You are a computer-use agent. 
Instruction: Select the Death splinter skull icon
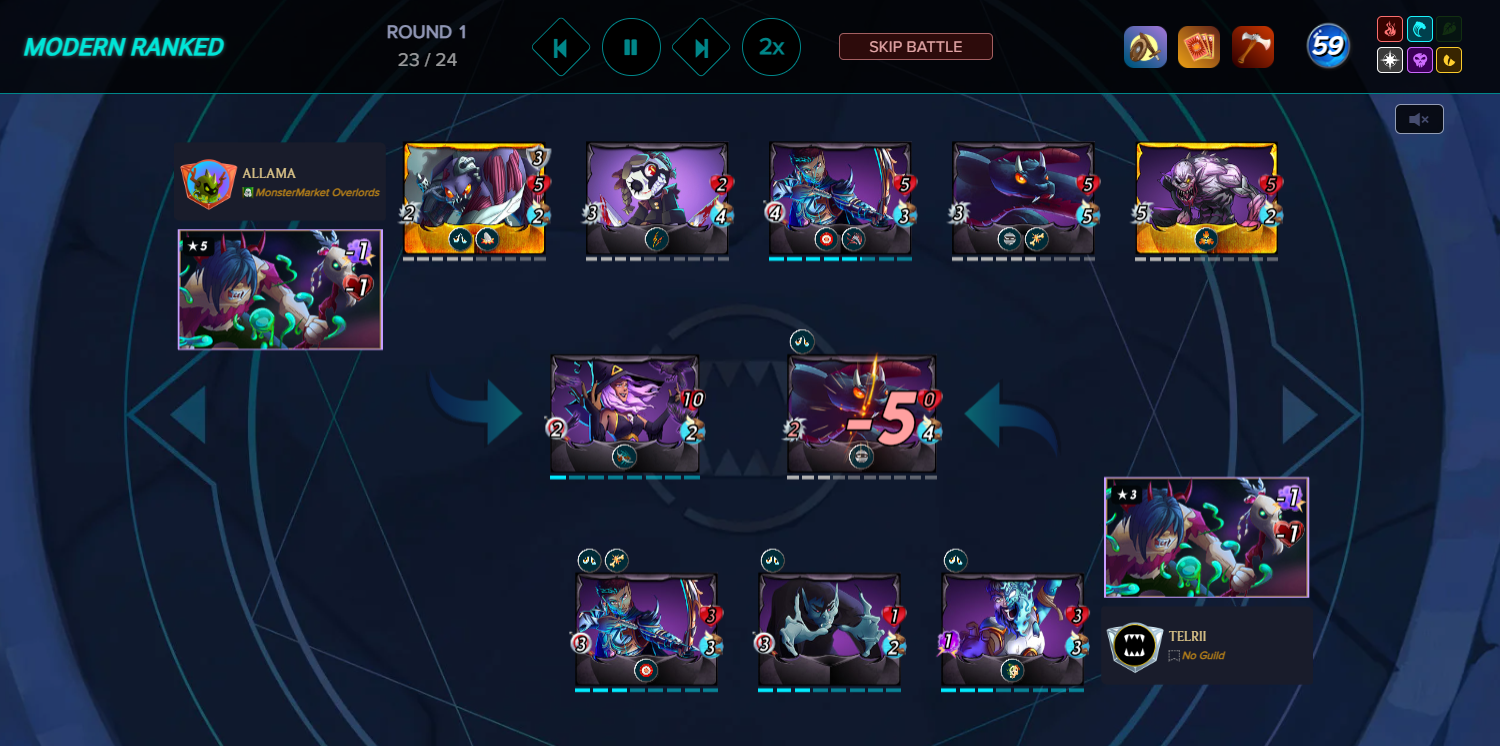pos(1421,61)
